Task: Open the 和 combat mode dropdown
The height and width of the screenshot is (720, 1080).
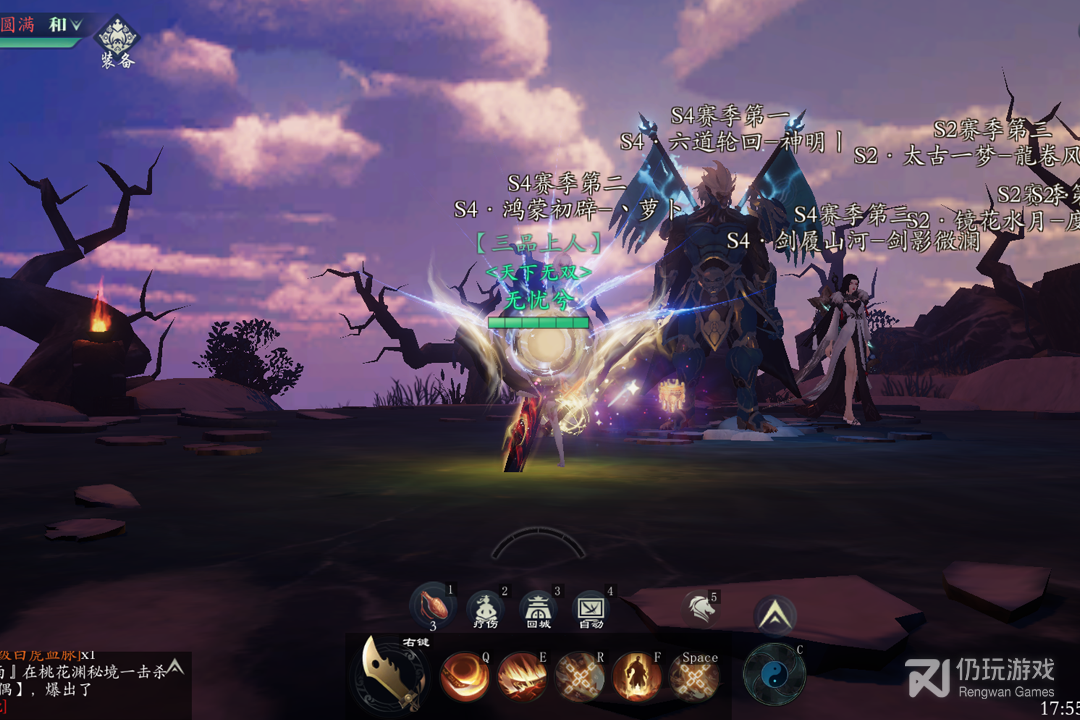Action: click(64, 25)
